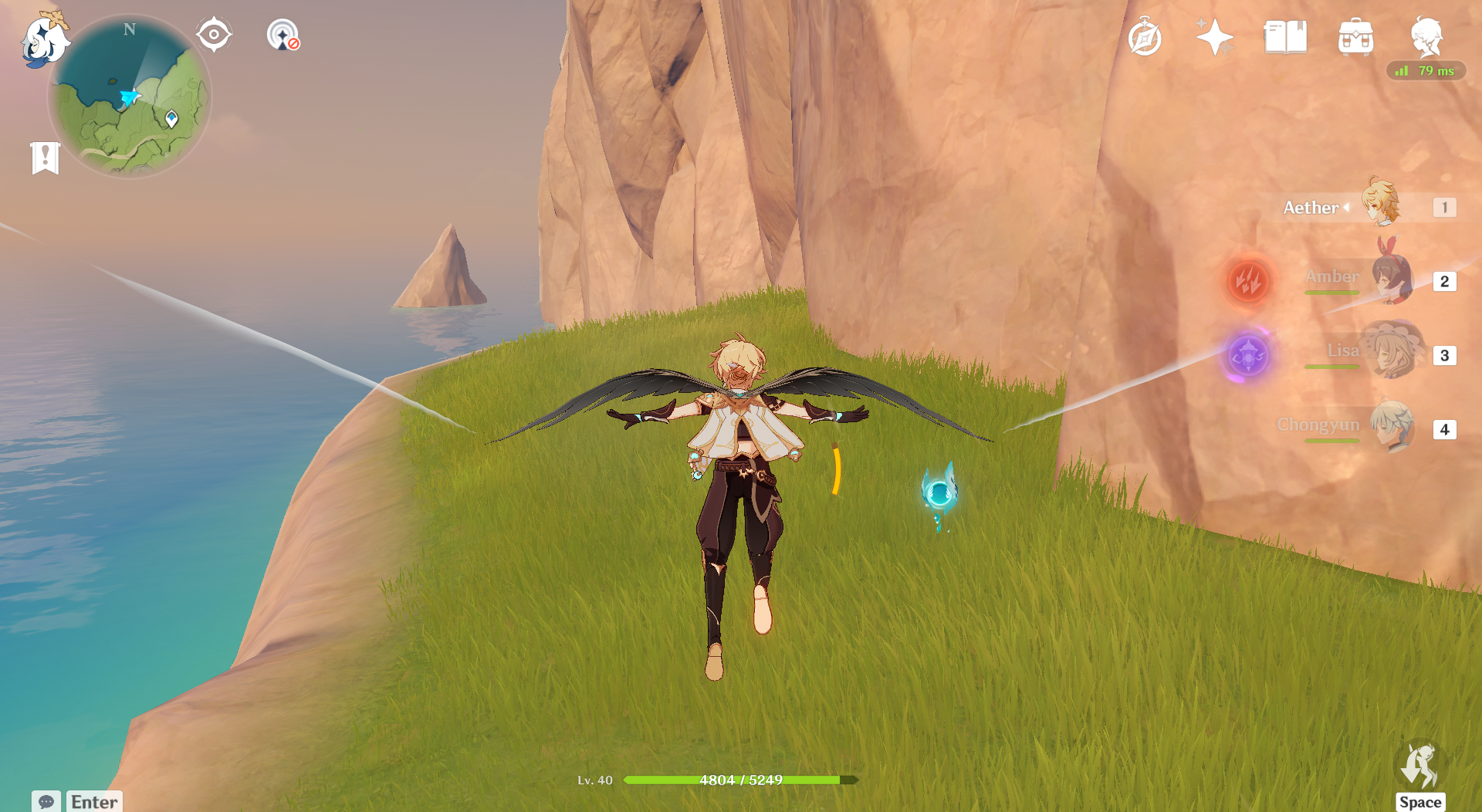Viewport: 1482px width, 812px height.
Task: Toggle the co-op mode icon
Action: pyautogui.click(x=283, y=36)
